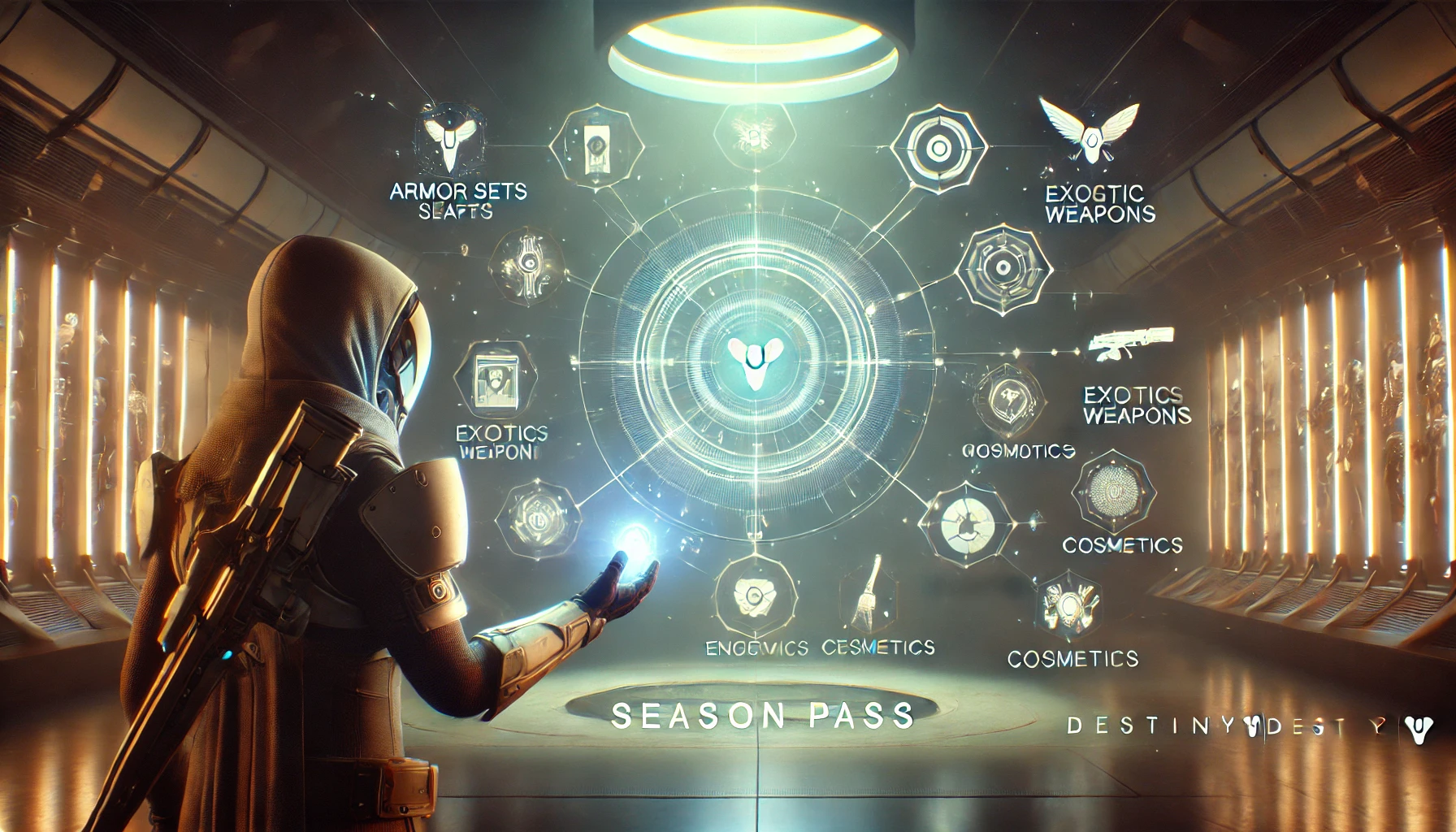
Task: Open the Armor Sets reward category
Action: (x=458, y=193)
